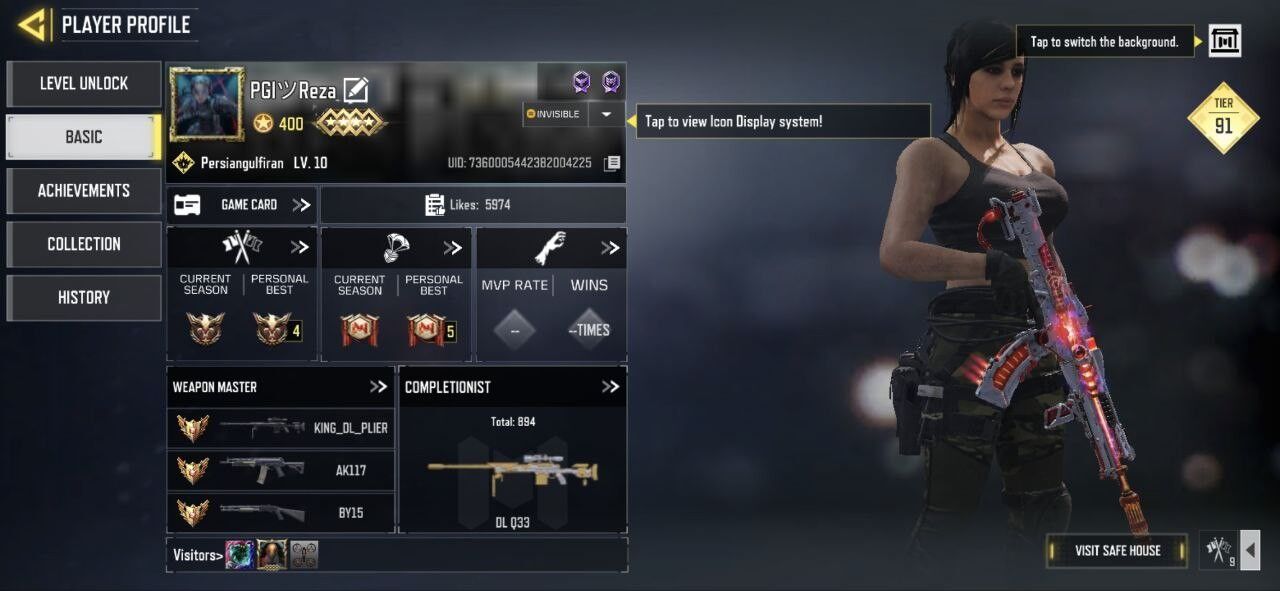Edit the player name PGIツReza
The height and width of the screenshot is (591, 1280).
(356, 91)
